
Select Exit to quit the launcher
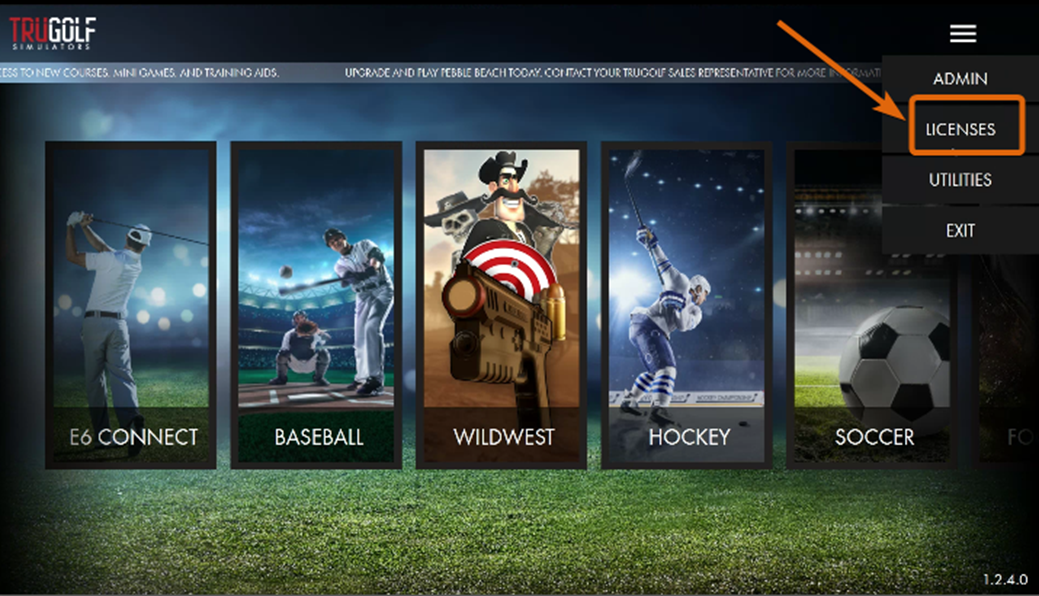pos(960,230)
